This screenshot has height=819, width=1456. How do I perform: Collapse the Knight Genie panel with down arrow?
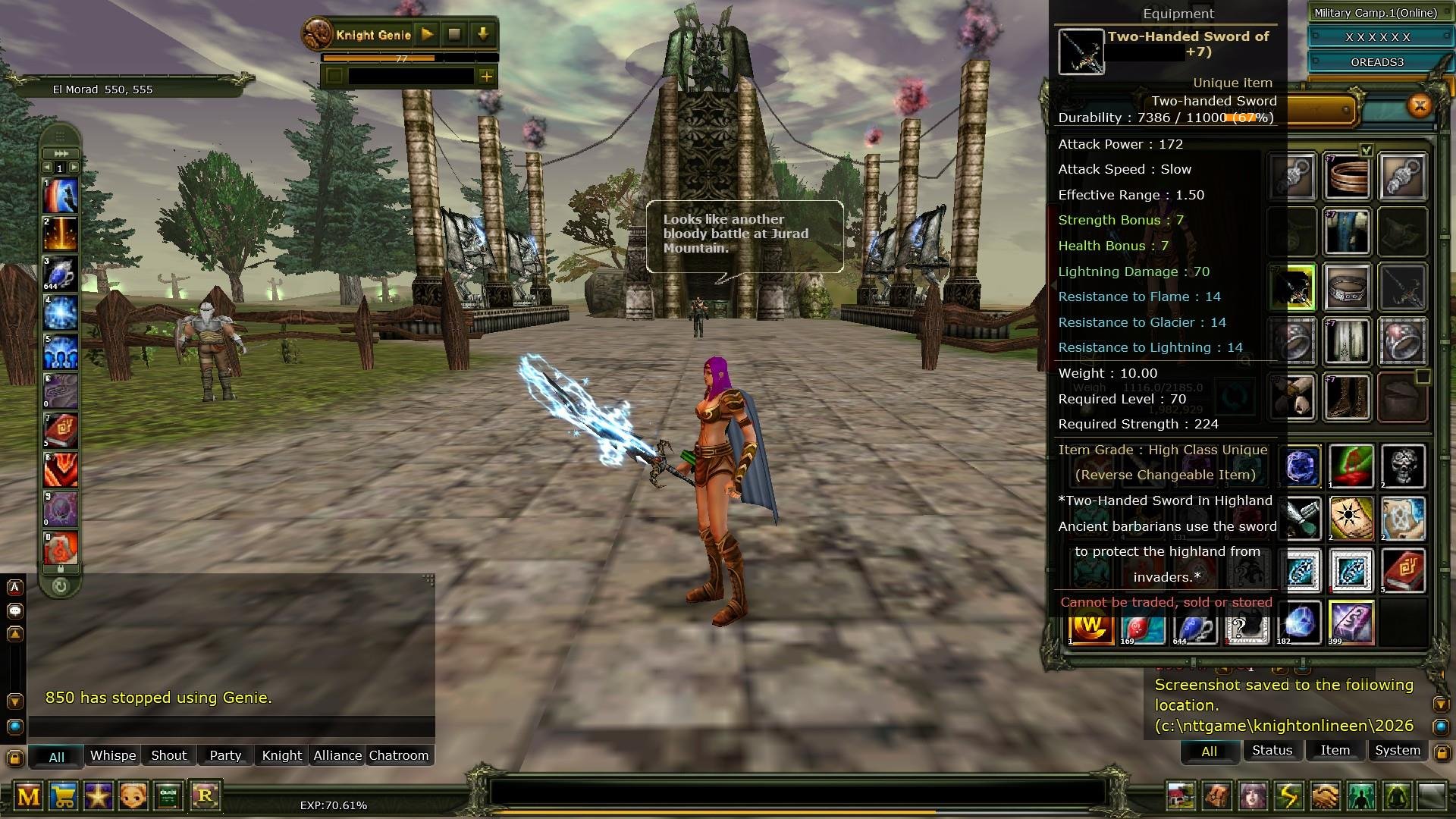(483, 35)
